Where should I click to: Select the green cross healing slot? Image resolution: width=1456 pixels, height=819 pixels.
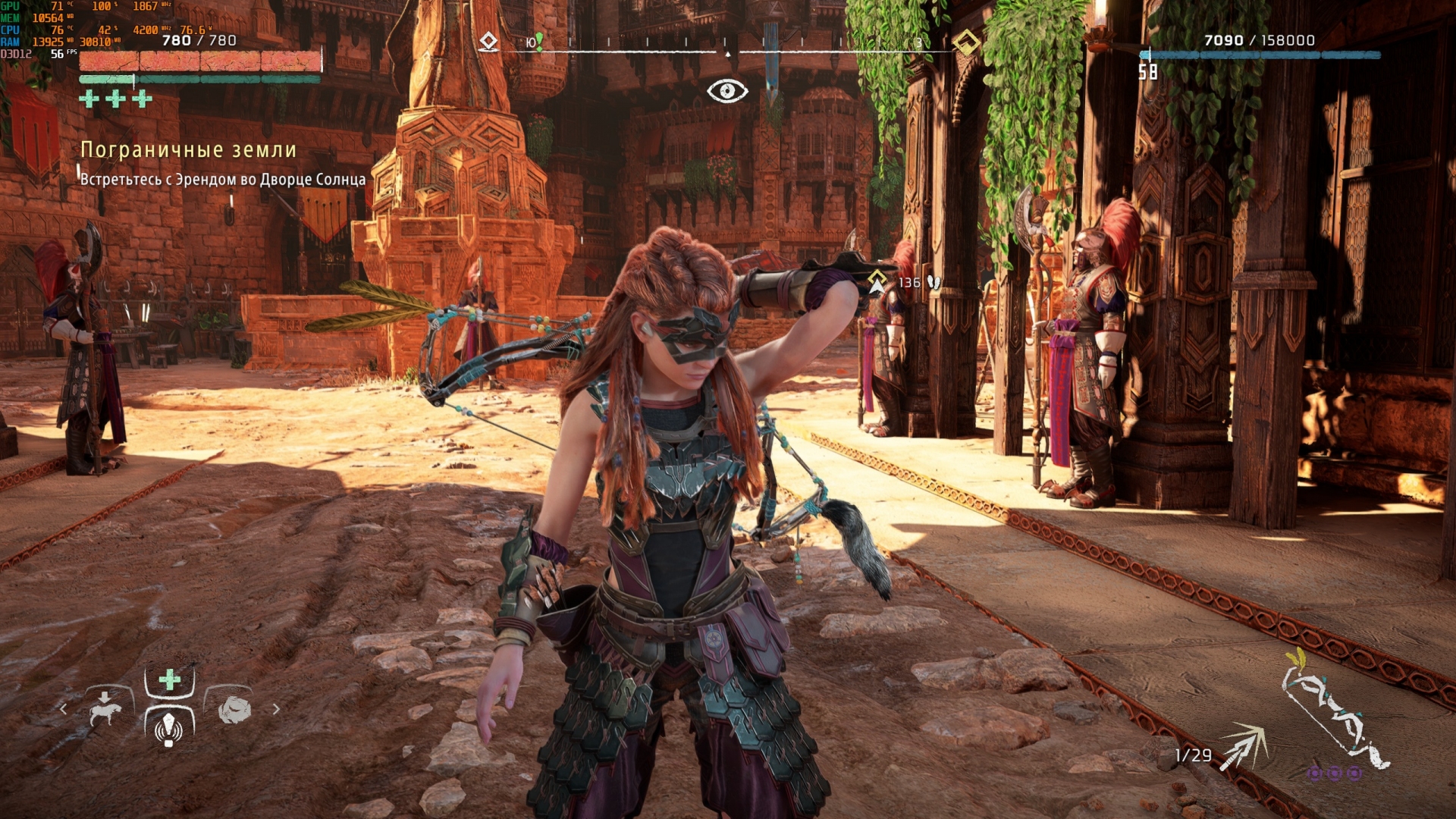[x=169, y=679]
